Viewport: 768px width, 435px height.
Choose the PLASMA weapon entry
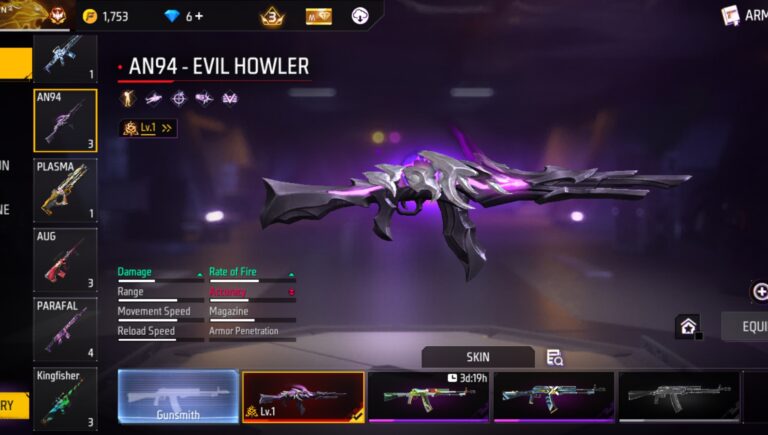point(65,191)
